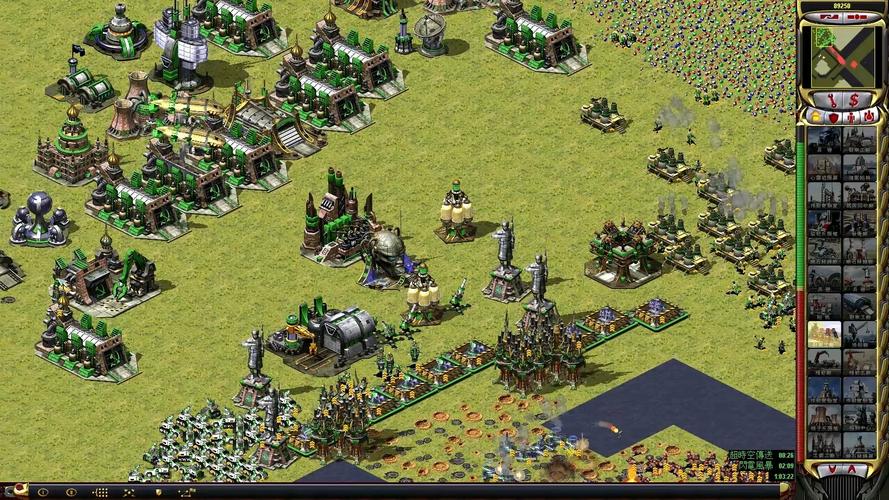Open the red power-symbol build tab

point(869,117)
